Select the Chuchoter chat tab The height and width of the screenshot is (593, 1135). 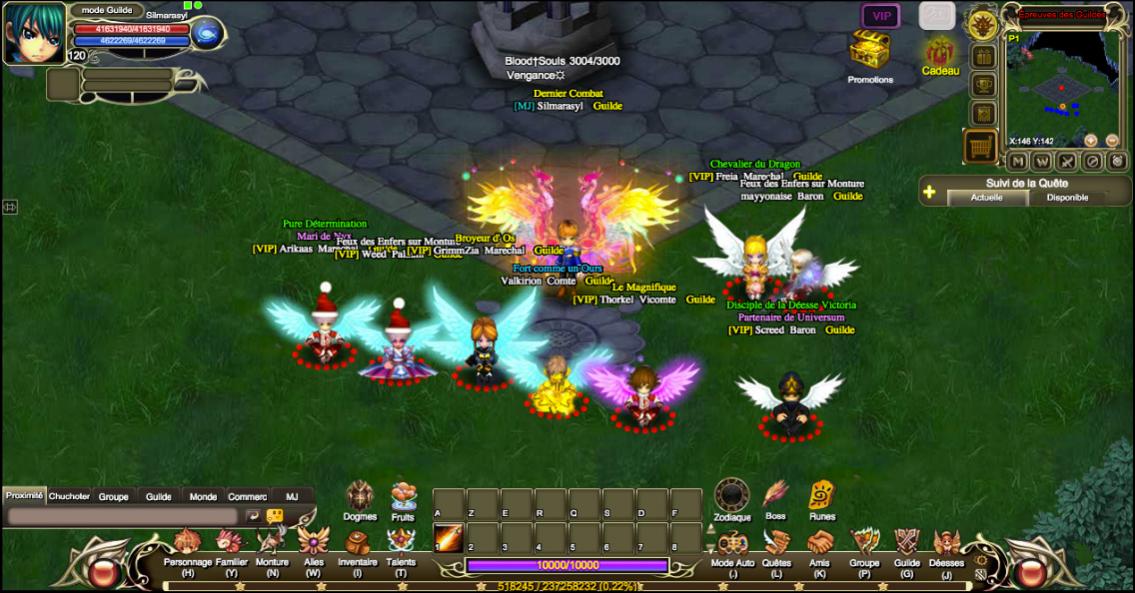[69, 496]
